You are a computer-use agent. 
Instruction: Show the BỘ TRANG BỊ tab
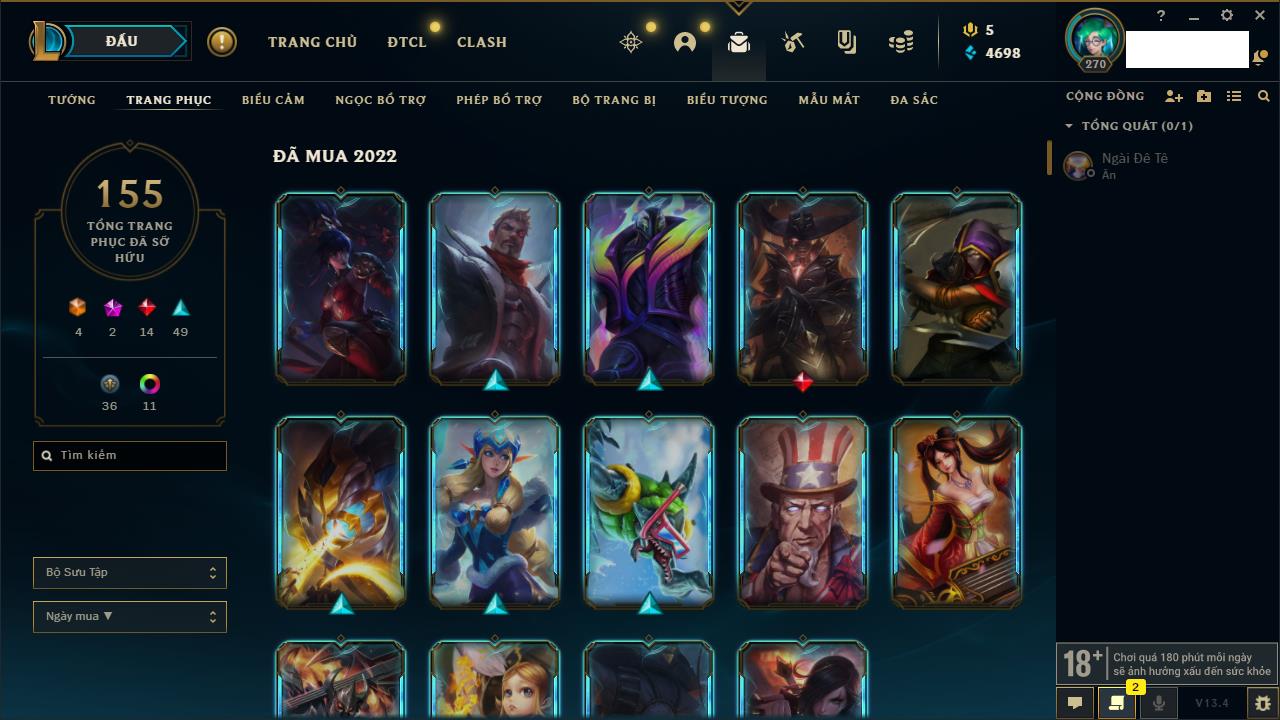pos(614,100)
